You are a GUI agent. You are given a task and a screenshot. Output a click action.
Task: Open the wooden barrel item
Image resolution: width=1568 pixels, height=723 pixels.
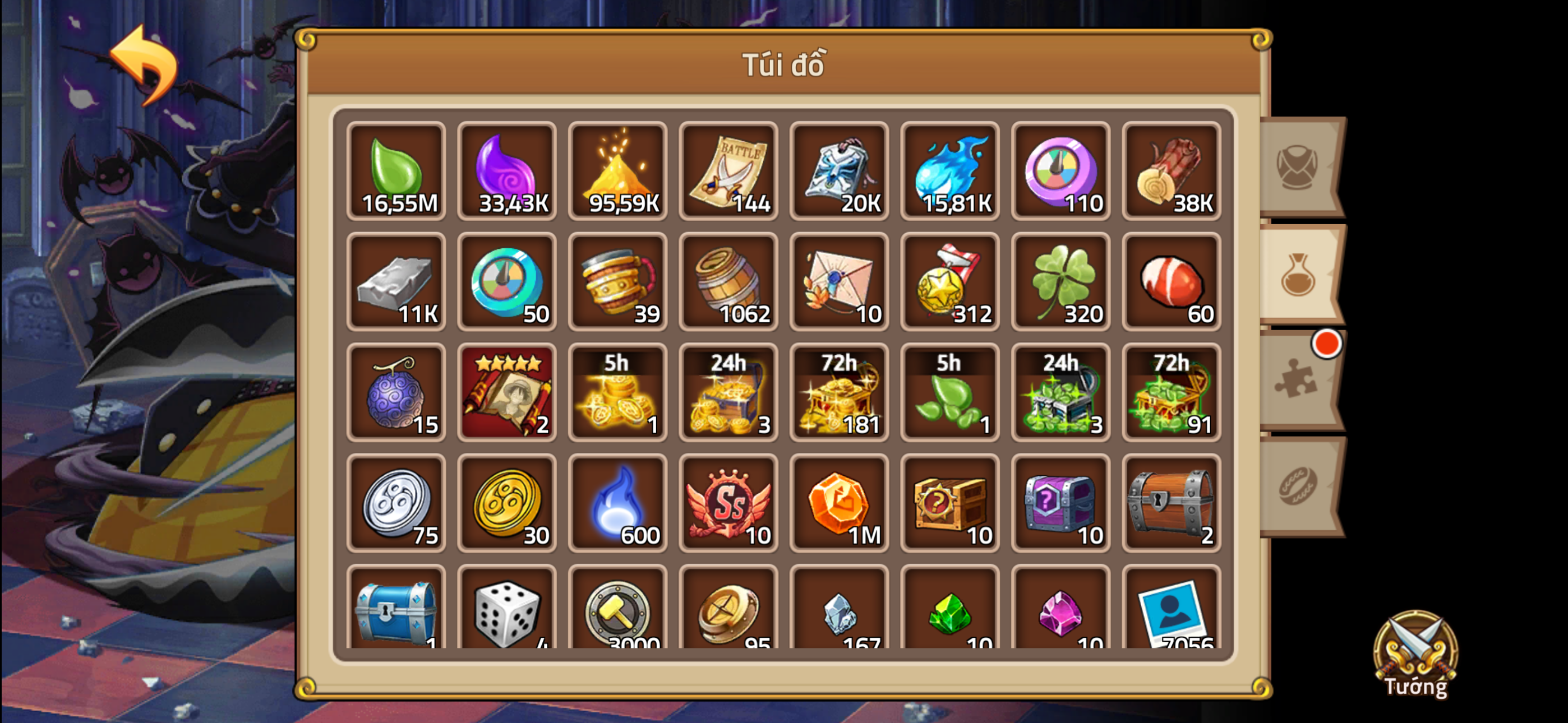click(x=728, y=282)
